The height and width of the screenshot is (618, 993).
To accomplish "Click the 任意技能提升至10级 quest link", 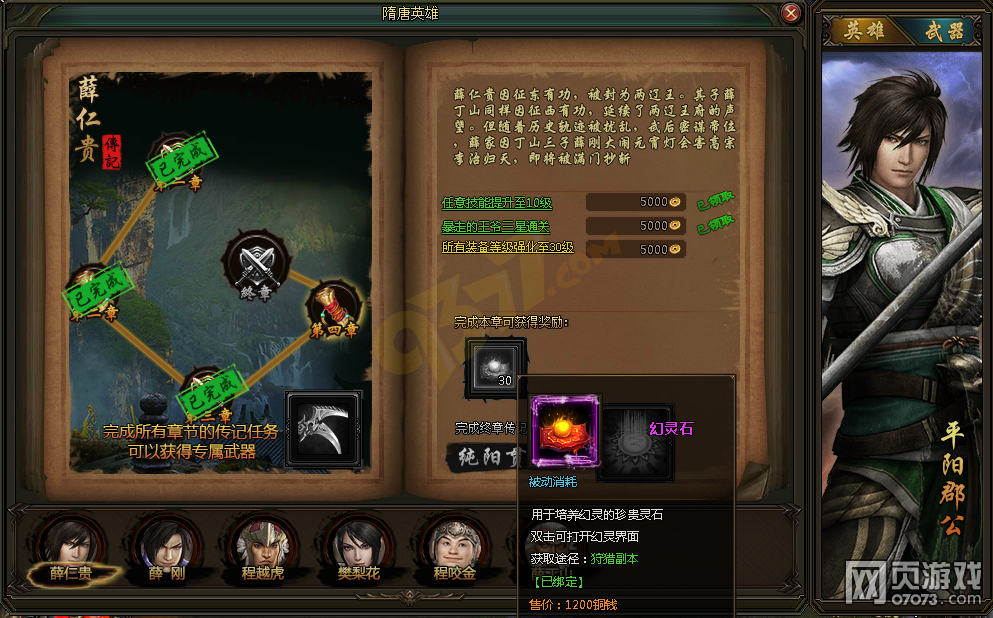I will [x=497, y=202].
